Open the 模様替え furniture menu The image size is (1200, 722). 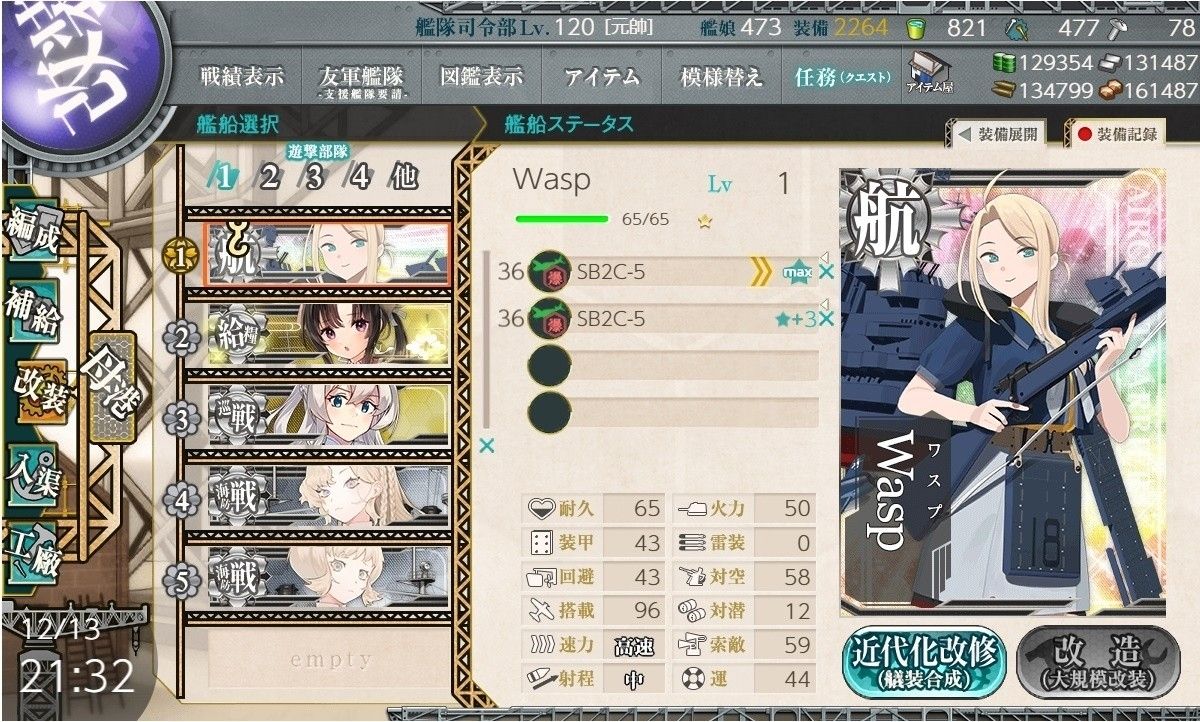click(x=721, y=77)
